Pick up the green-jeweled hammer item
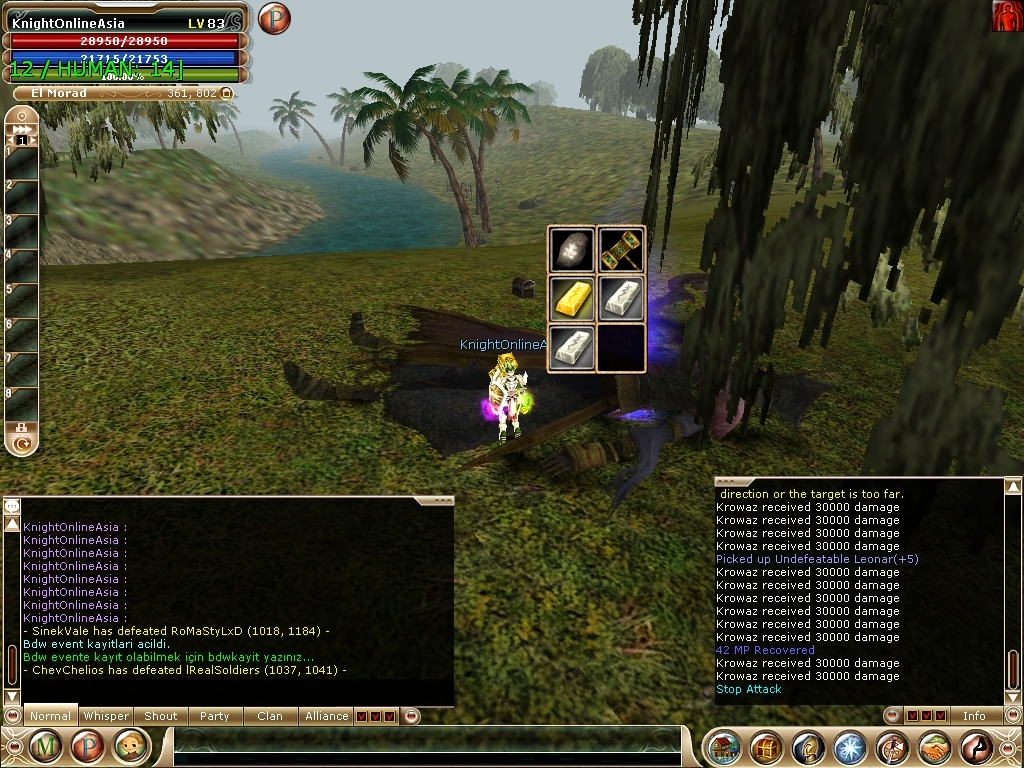Screen dimensions: 1024x768 coord(621,250)
